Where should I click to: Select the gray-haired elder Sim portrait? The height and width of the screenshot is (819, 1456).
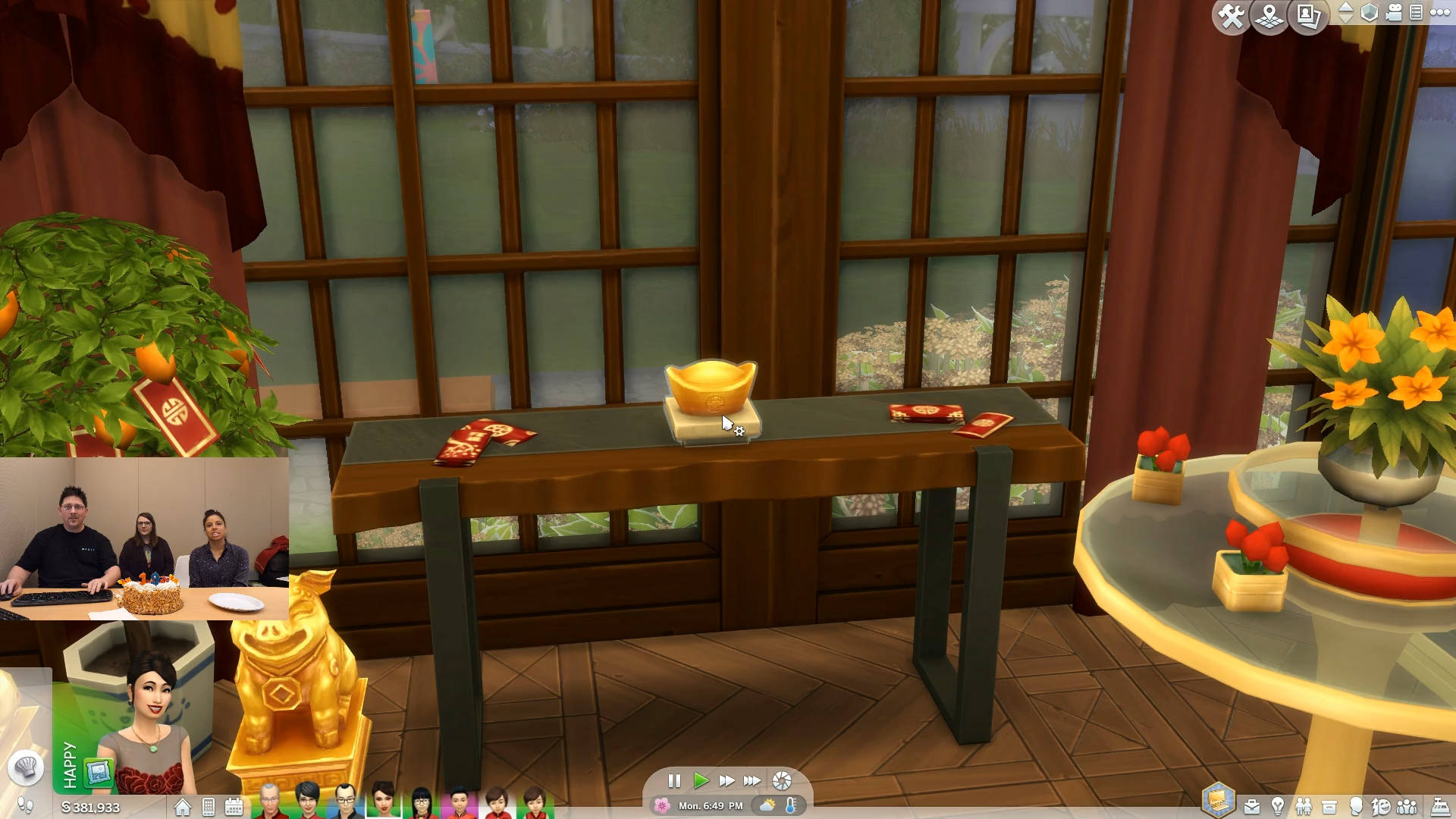(268, 801)
